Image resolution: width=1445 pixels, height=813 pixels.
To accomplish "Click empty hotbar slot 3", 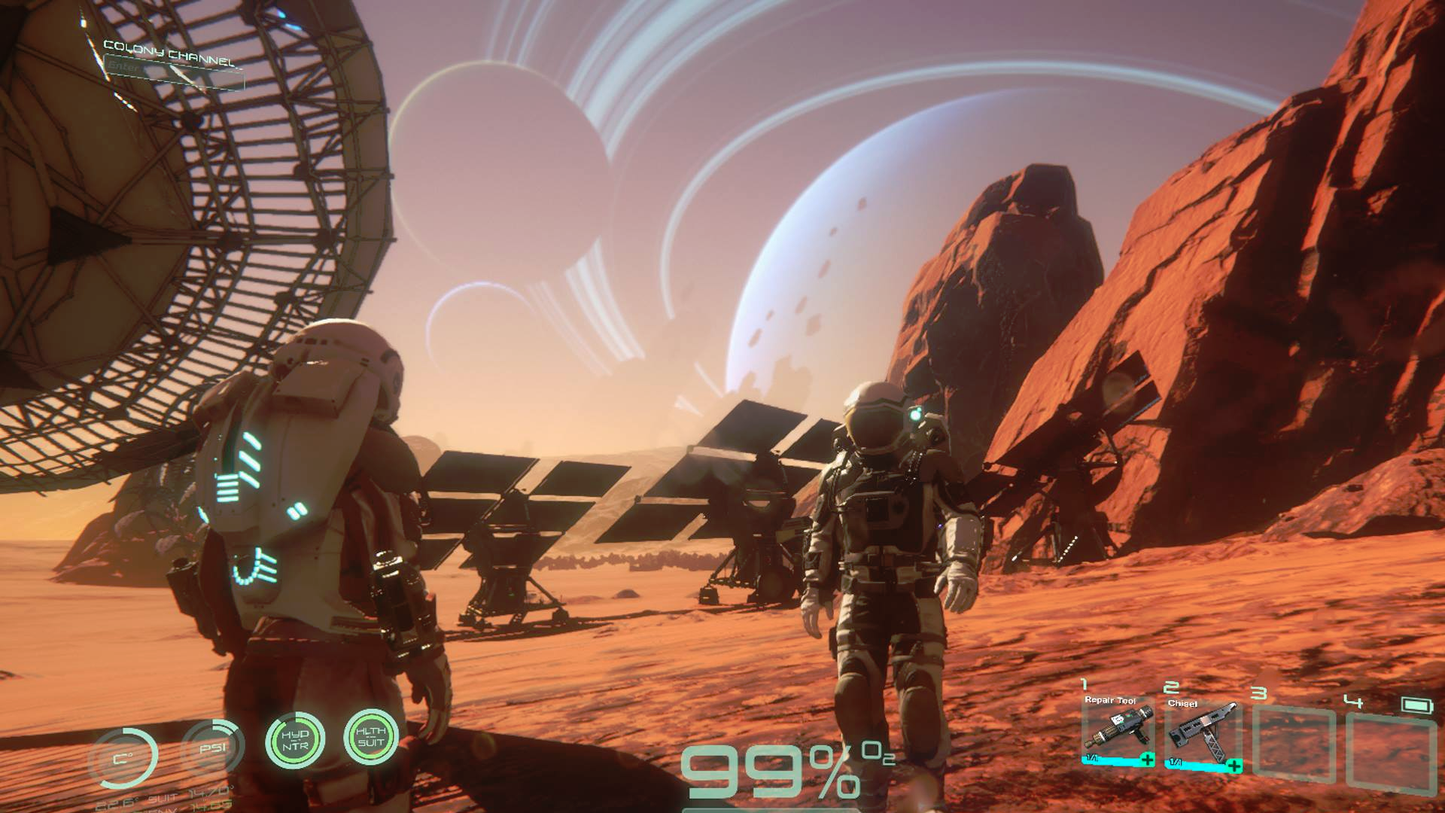I will (x=1293, y=743).
